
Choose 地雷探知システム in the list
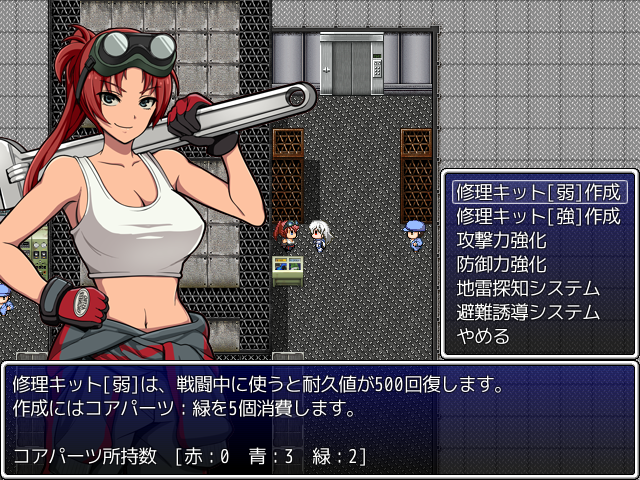(x=527, y=288)
